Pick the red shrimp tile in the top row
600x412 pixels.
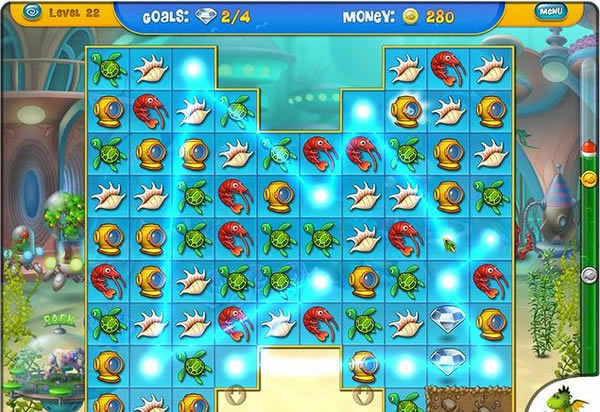447,67
